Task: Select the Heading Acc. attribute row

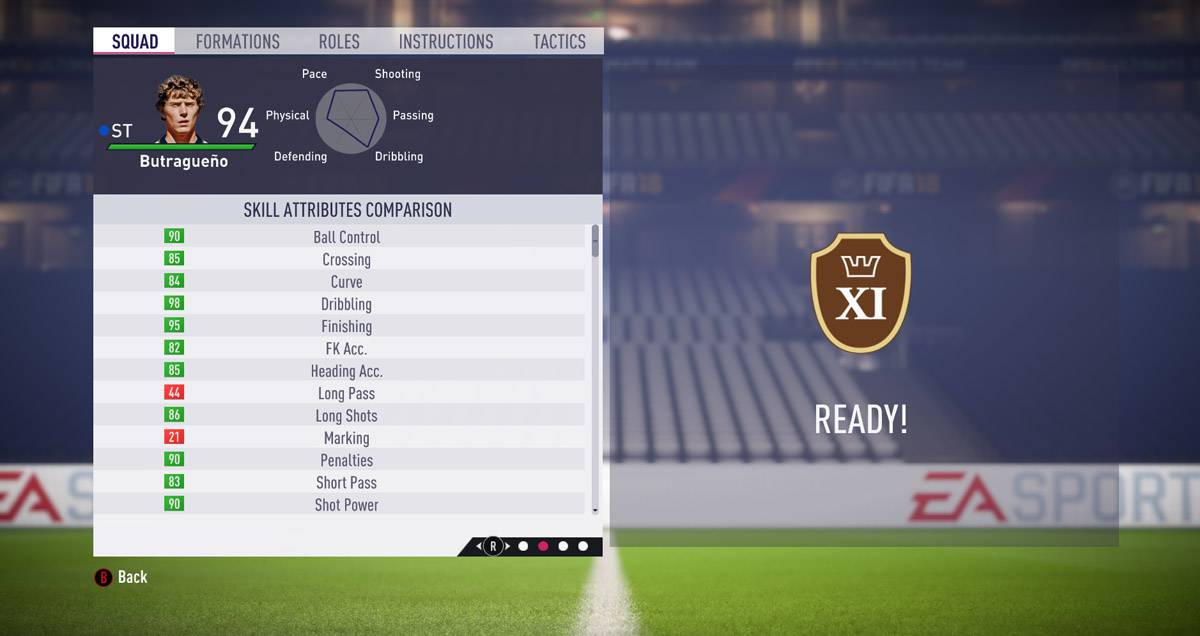Action: coord(346,371)
